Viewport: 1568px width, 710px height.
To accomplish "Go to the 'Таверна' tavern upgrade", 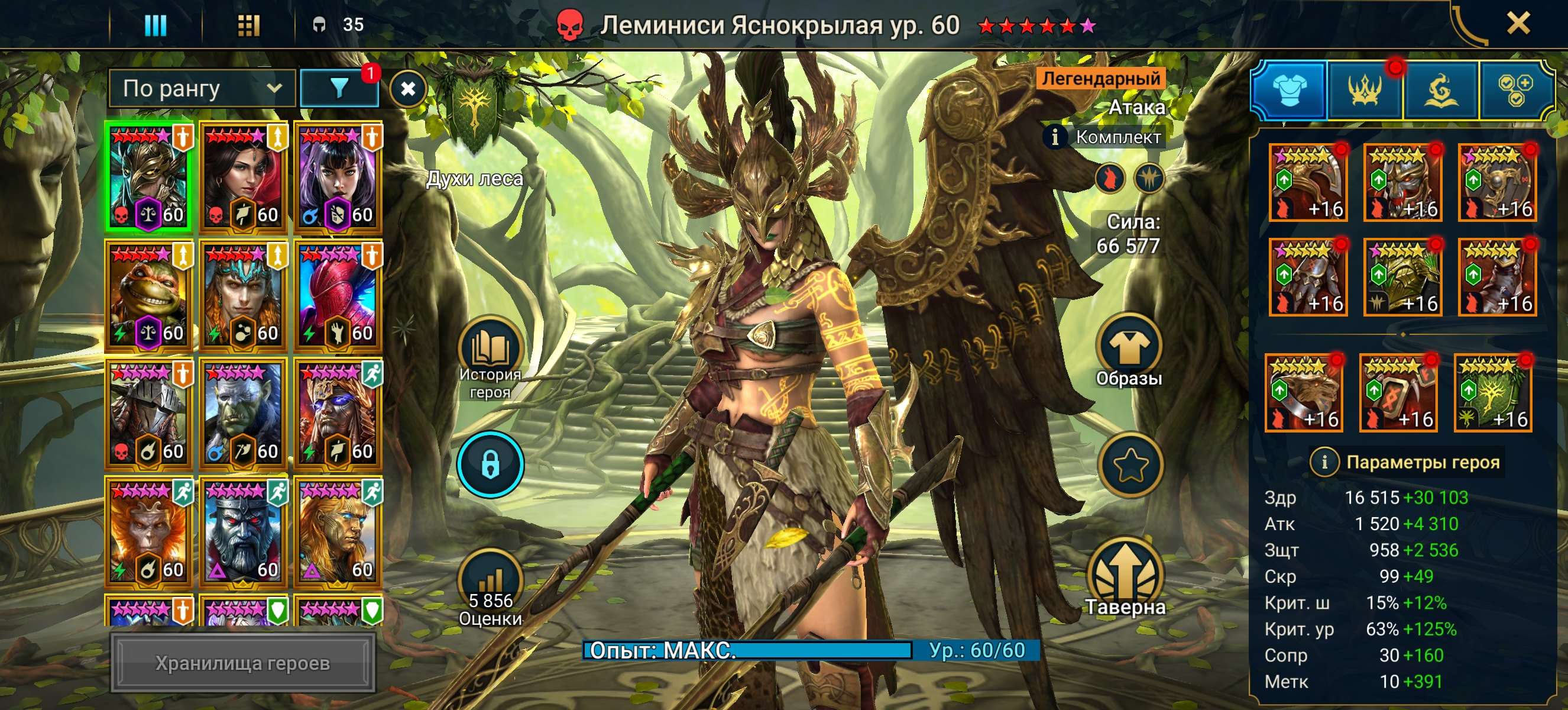I will [1126, 576].
